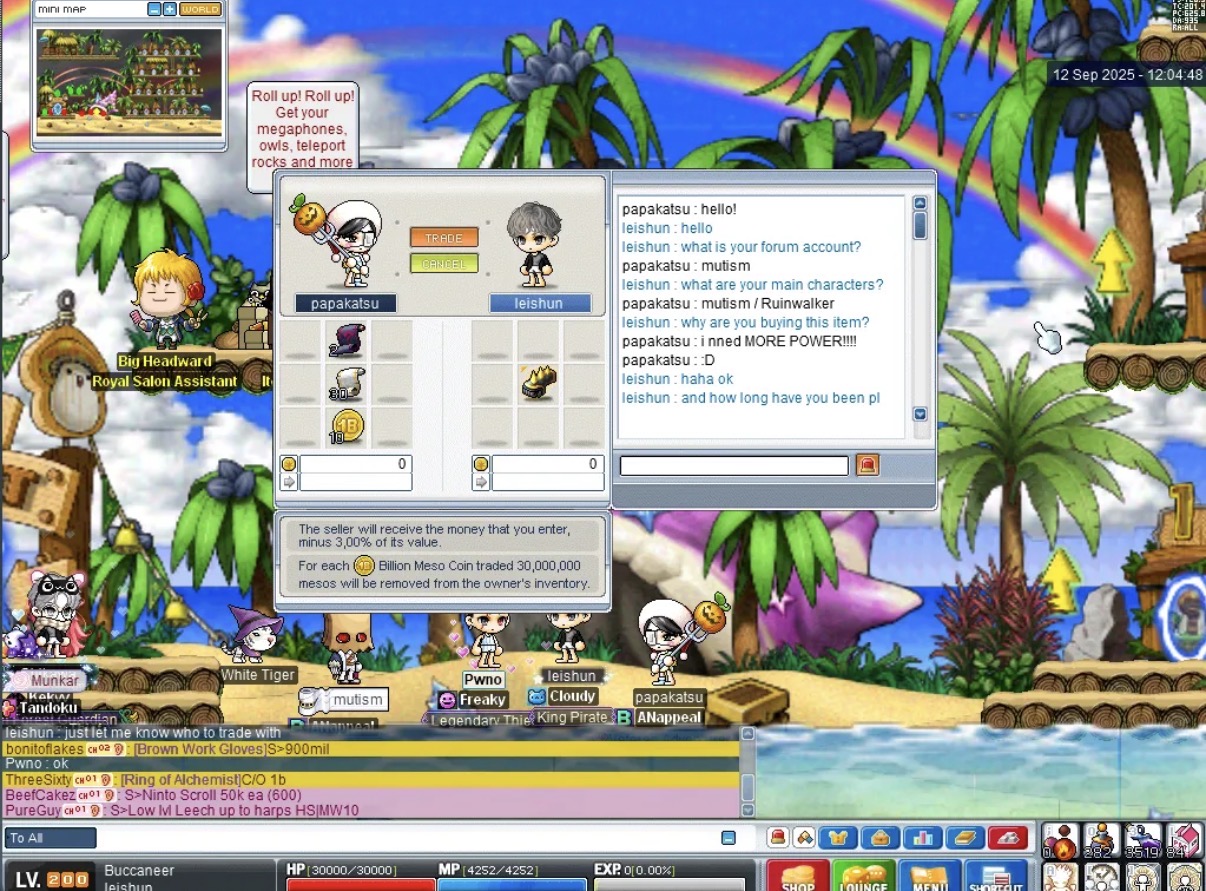The width and height of the screenshot is (1206, 891).
Task: Cancel the trade with the CANCEL button
Action: pos(444,264)
